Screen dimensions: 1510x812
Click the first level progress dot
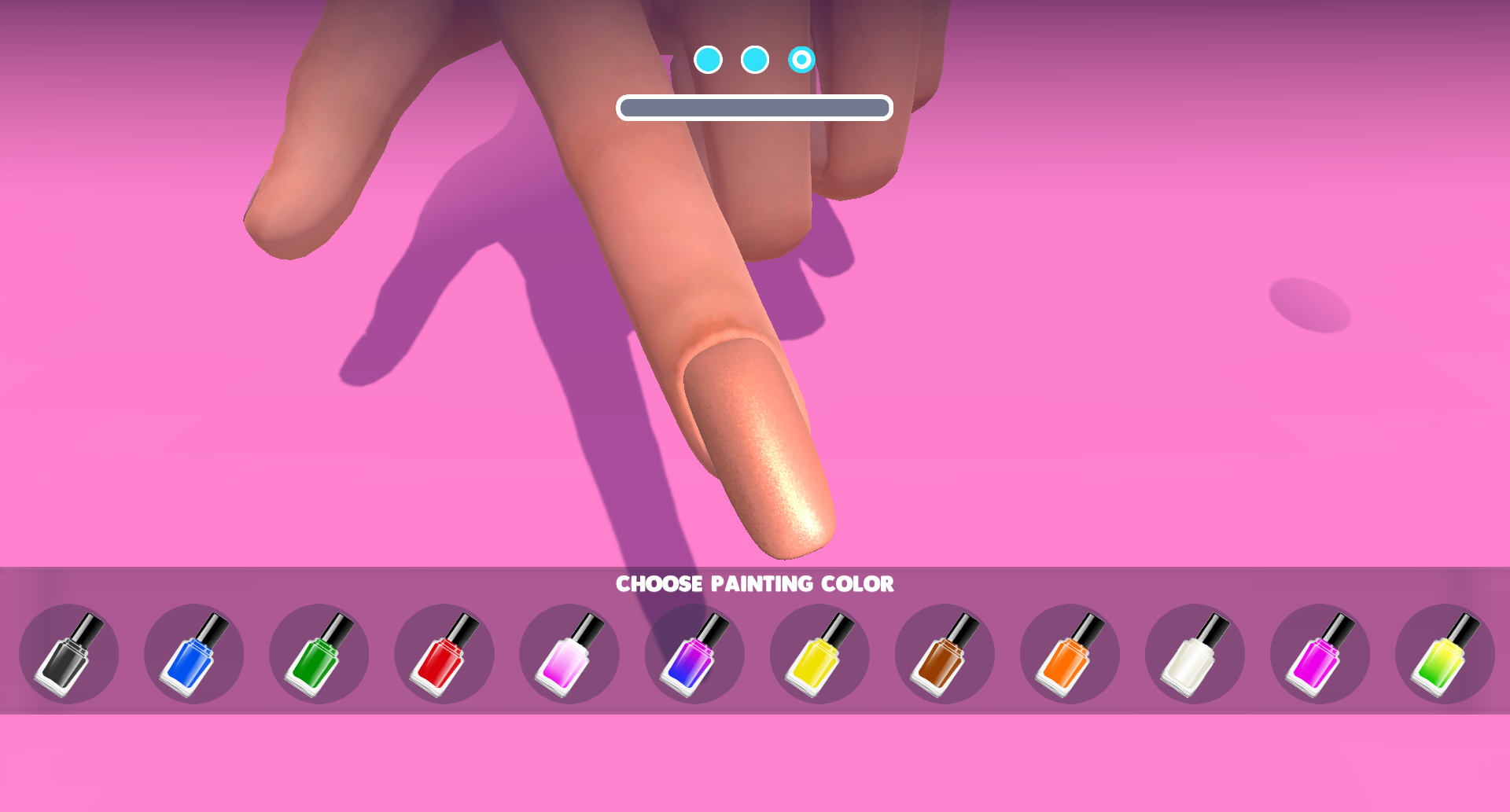(x=709, y=58)
